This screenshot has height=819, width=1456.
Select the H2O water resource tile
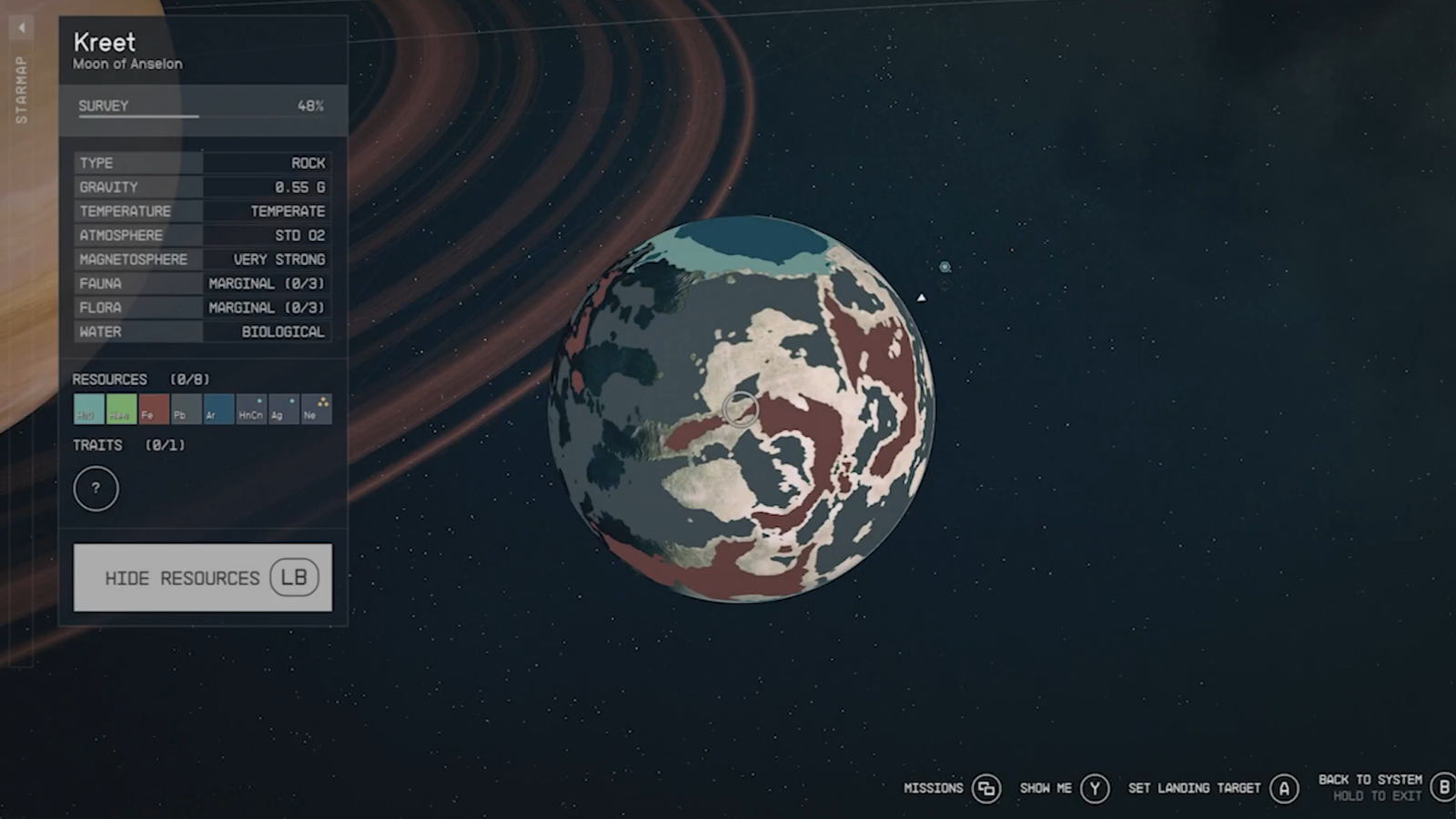[88, 409]
